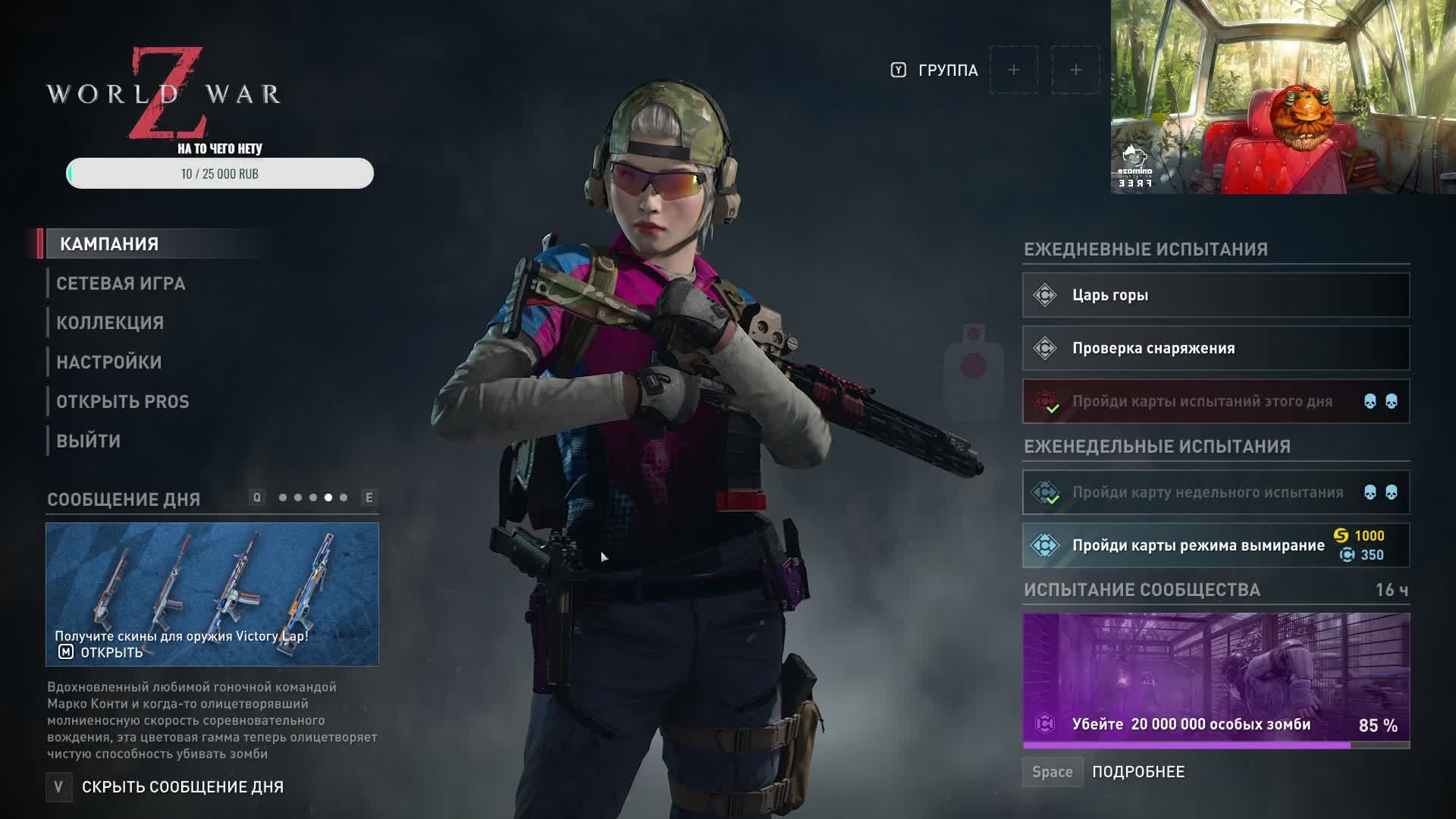View the community challenge special zombies banner
The image size is (1456, 819).
click(1216, 679)
